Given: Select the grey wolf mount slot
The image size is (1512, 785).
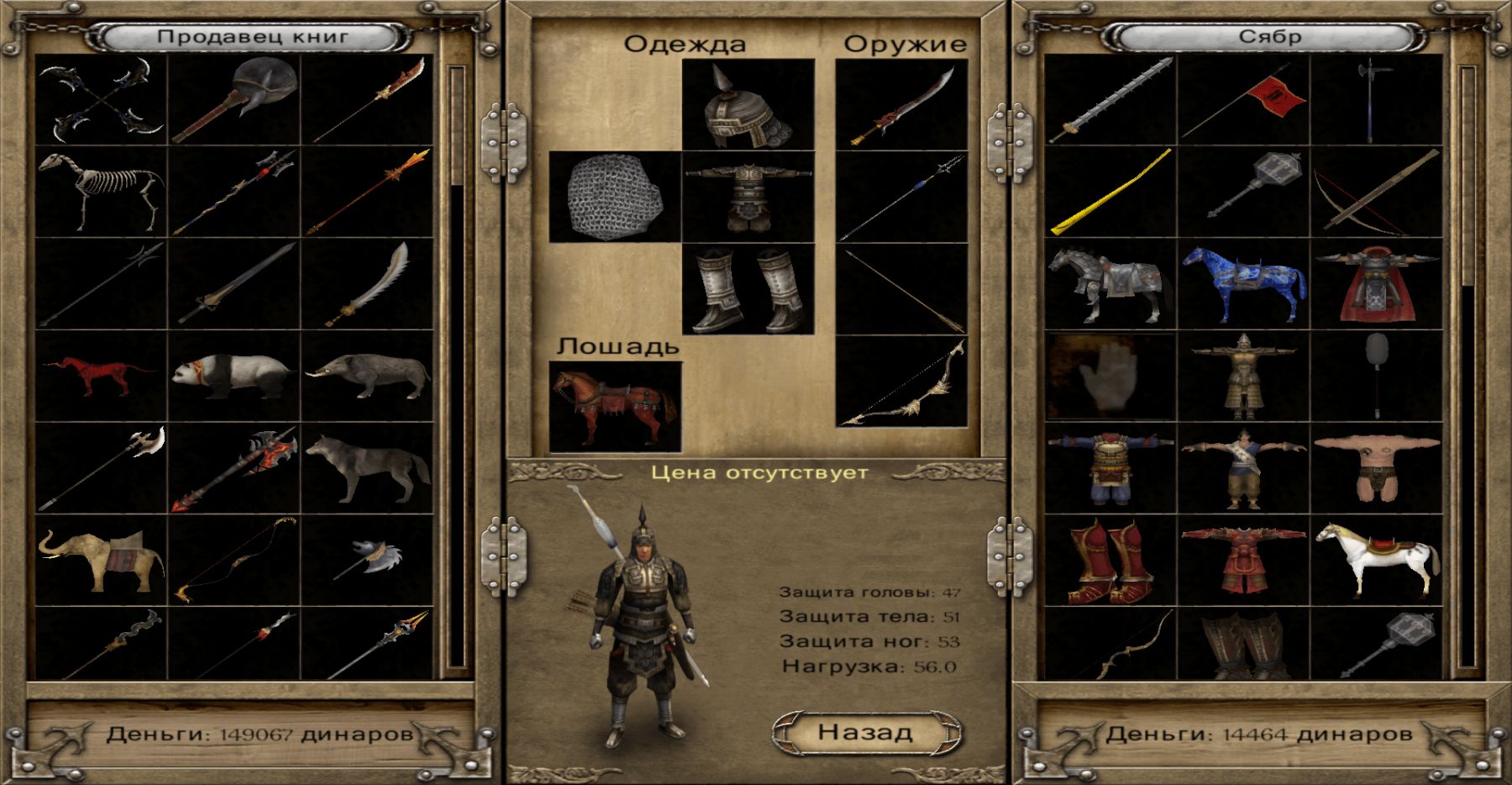Looking at the screenshot, I should tap(367, 469).
